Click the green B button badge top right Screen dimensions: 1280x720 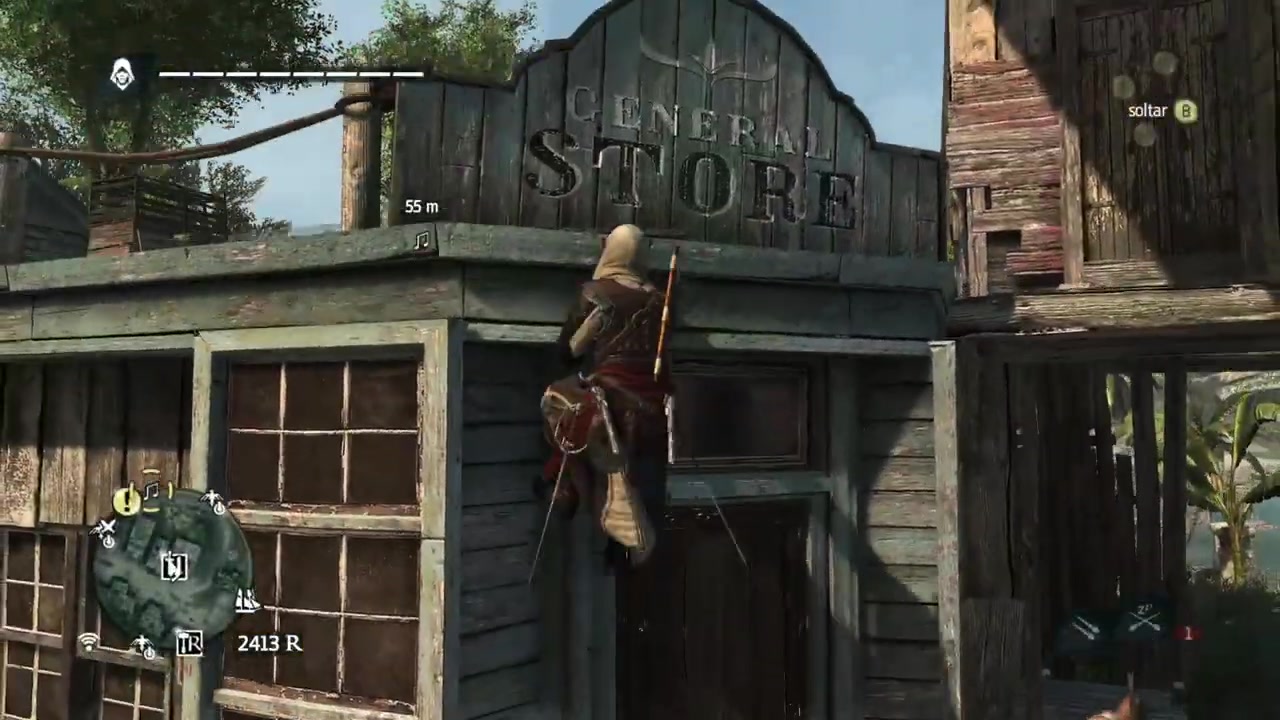tap(1186, 111)
